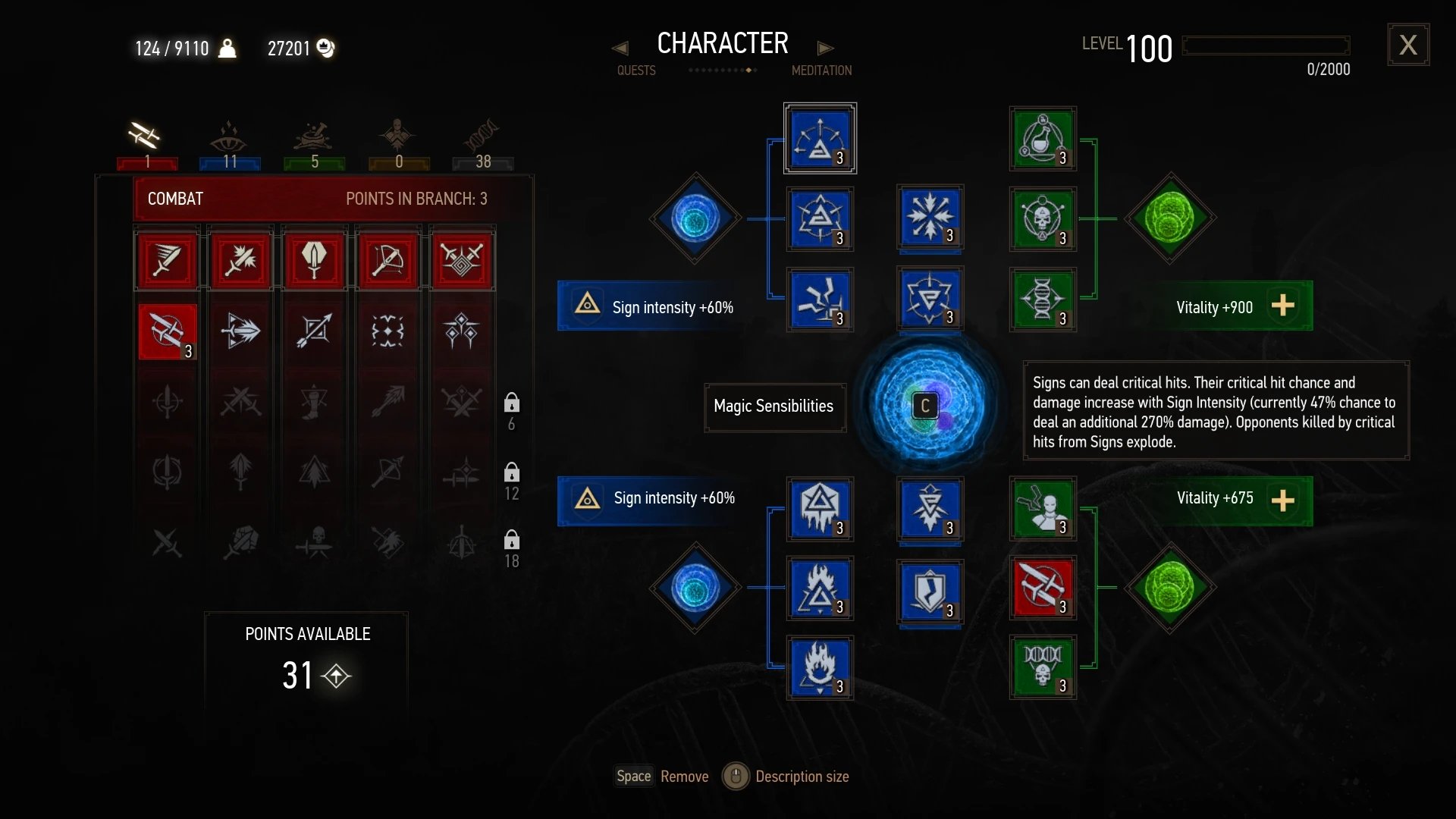The image size is (1456, 819).
Task: Select the selected sign skill at top
Action: point(820,139)
